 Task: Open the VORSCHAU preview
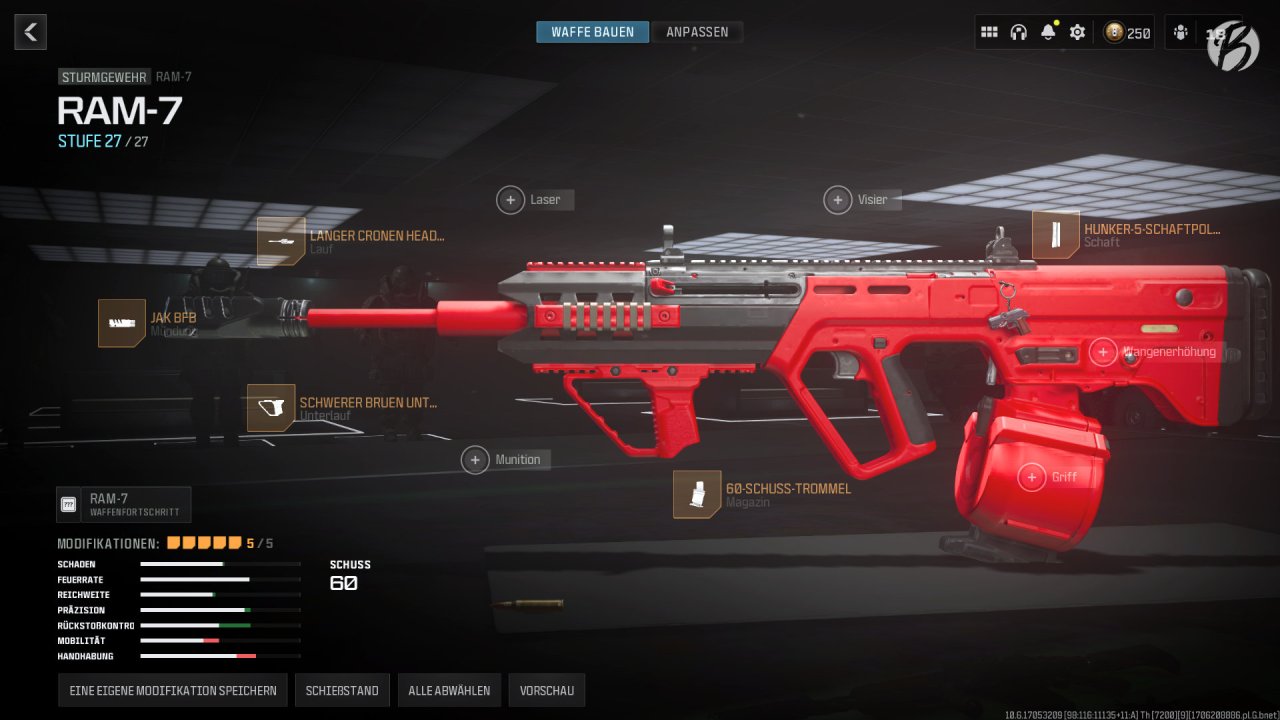pyautogui.click(x=546, y=690)
